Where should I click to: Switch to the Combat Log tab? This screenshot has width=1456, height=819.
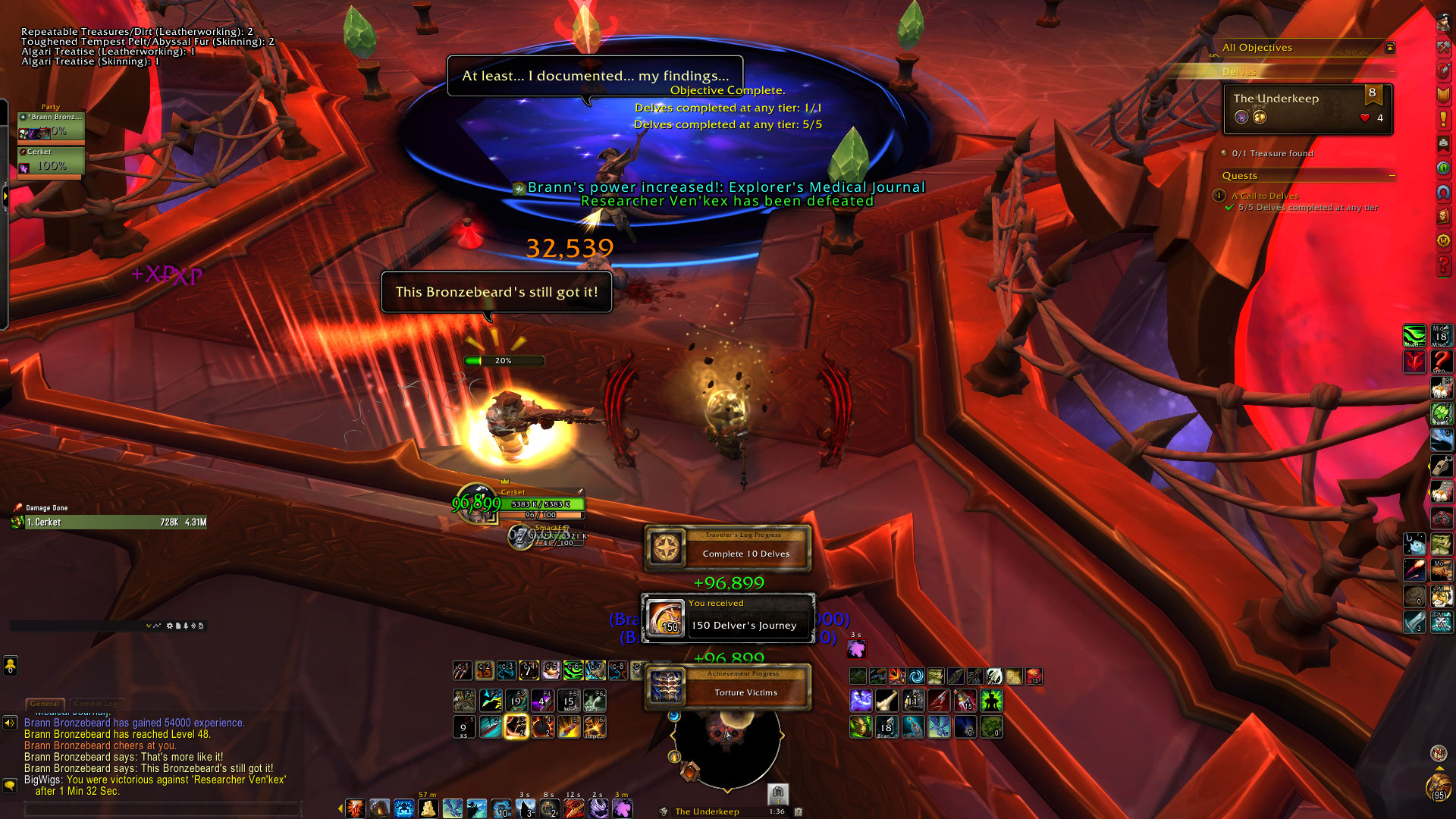[96, 704]
